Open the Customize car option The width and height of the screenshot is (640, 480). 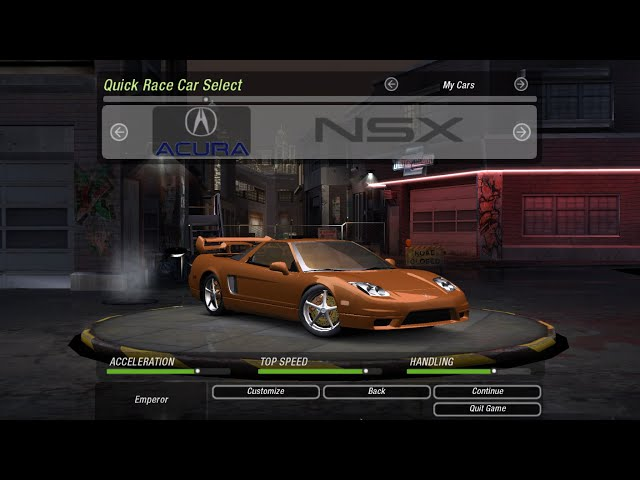(x=265, y=392)
